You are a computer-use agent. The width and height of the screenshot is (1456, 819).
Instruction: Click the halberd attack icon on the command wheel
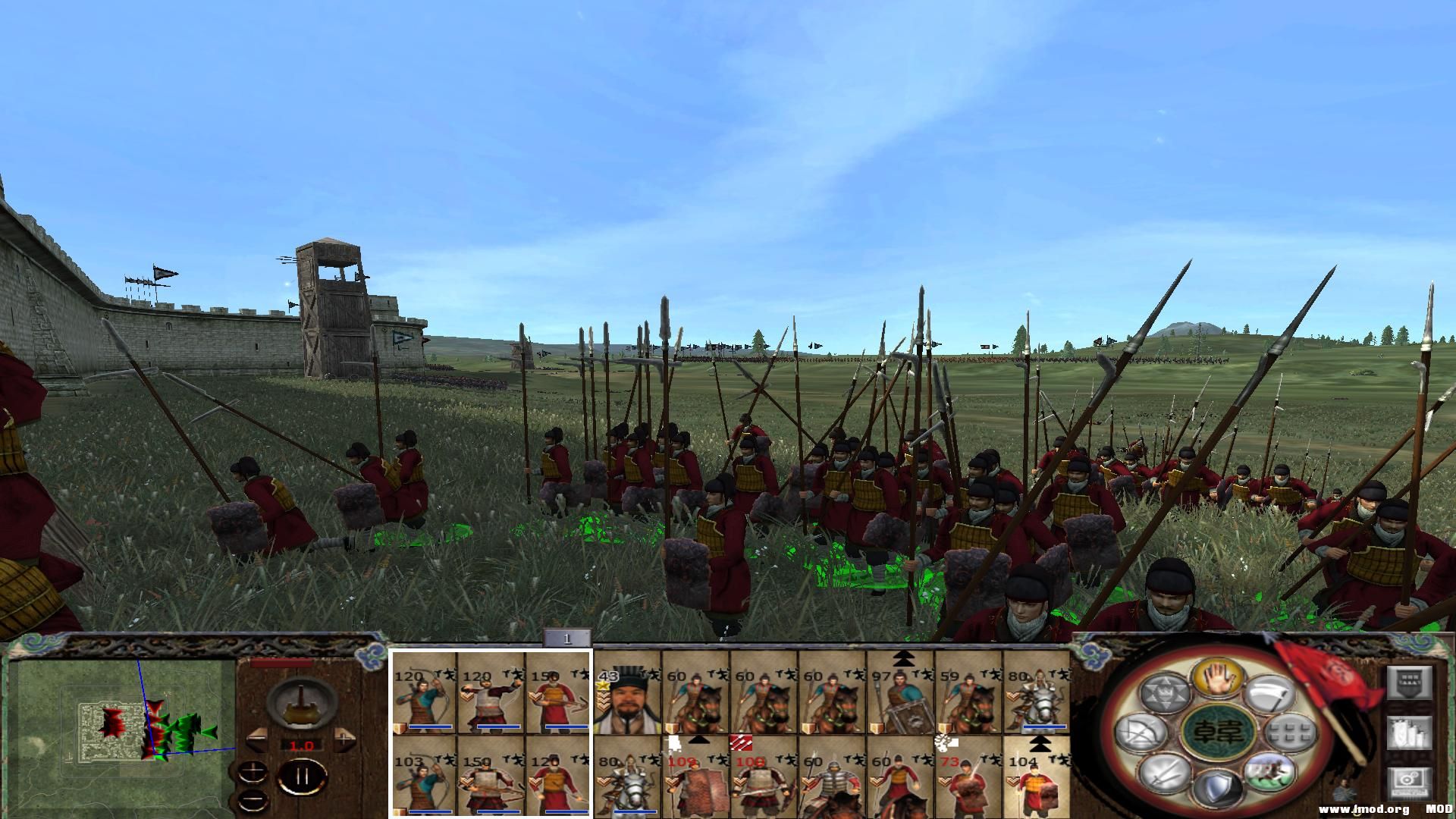click(1272, 695)
